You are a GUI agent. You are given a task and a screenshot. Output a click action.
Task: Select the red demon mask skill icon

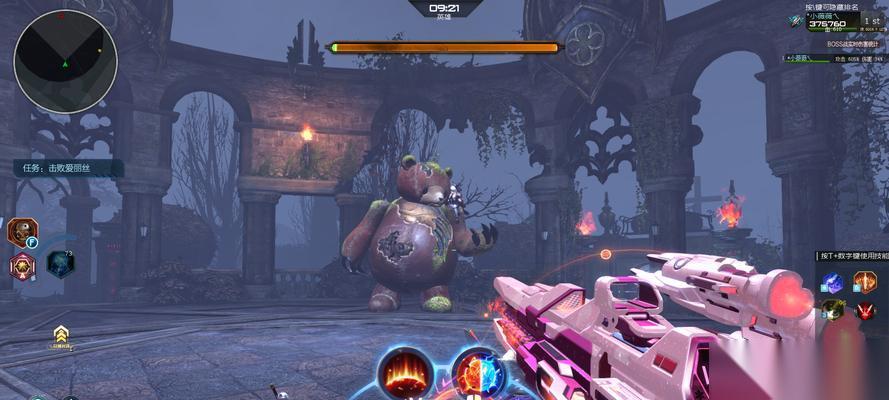[865, 311]
